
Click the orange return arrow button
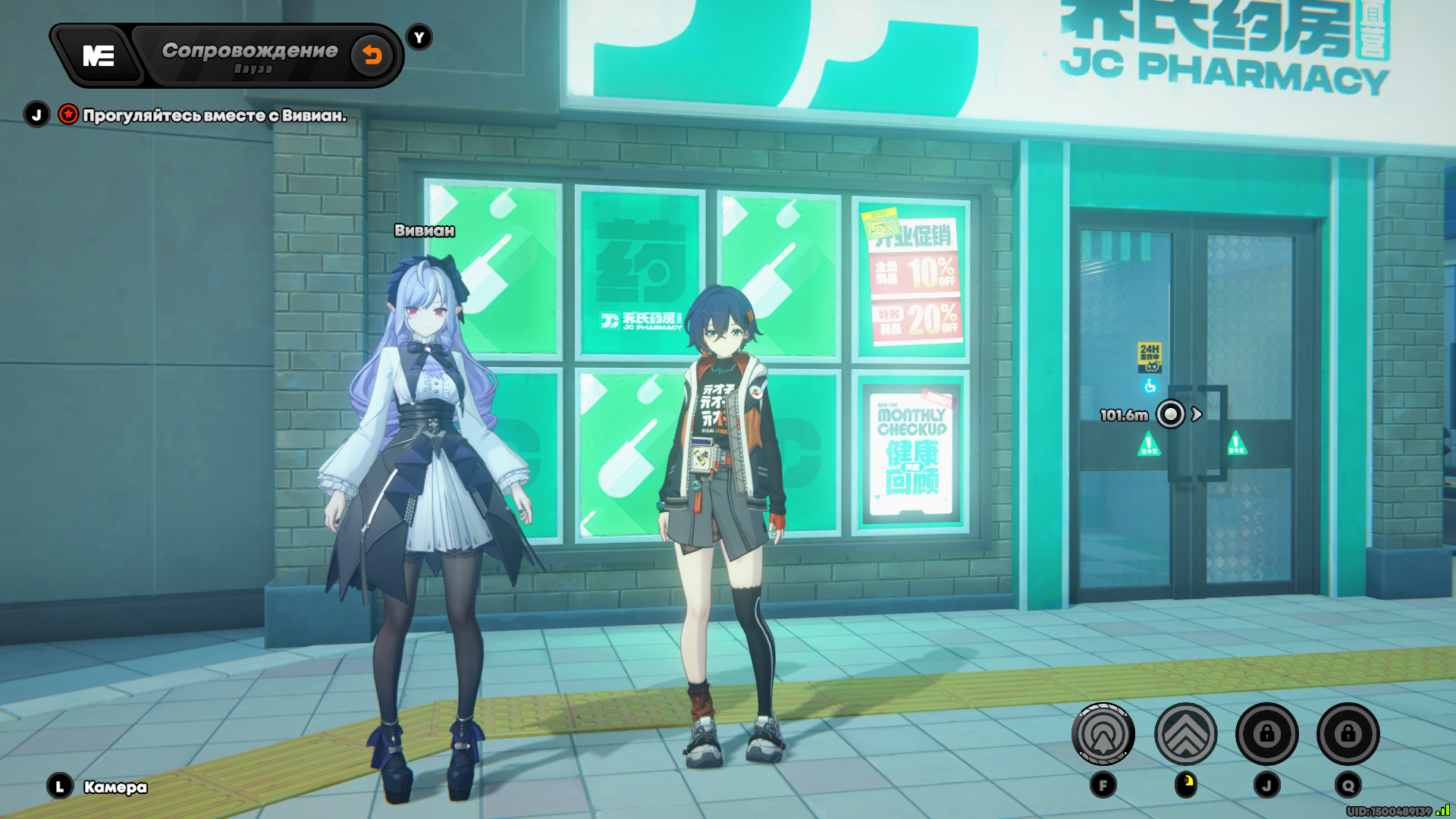tap(372, 55)
